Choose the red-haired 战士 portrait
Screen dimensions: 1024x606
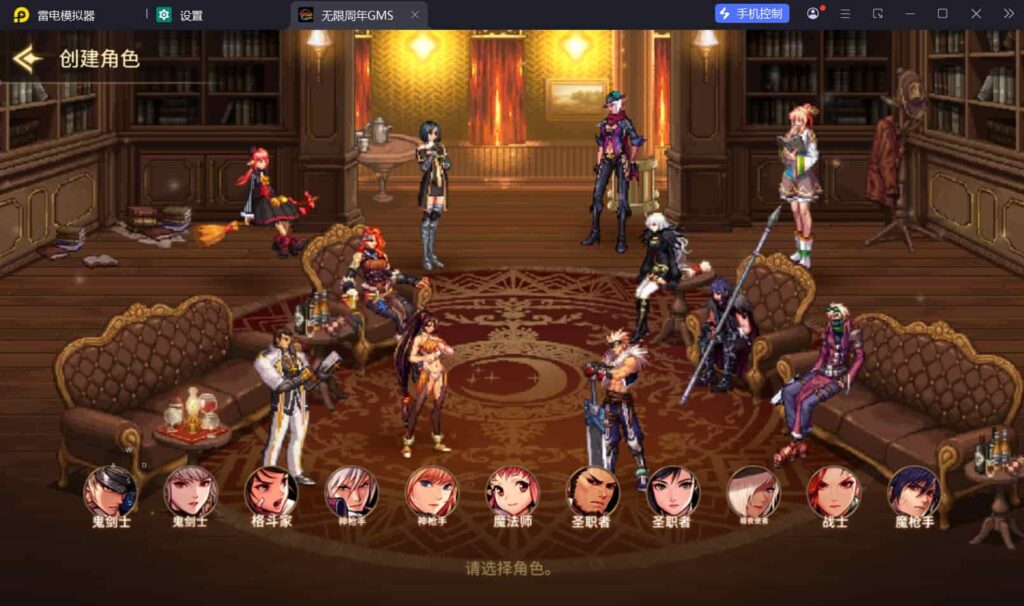click(834, 492)
